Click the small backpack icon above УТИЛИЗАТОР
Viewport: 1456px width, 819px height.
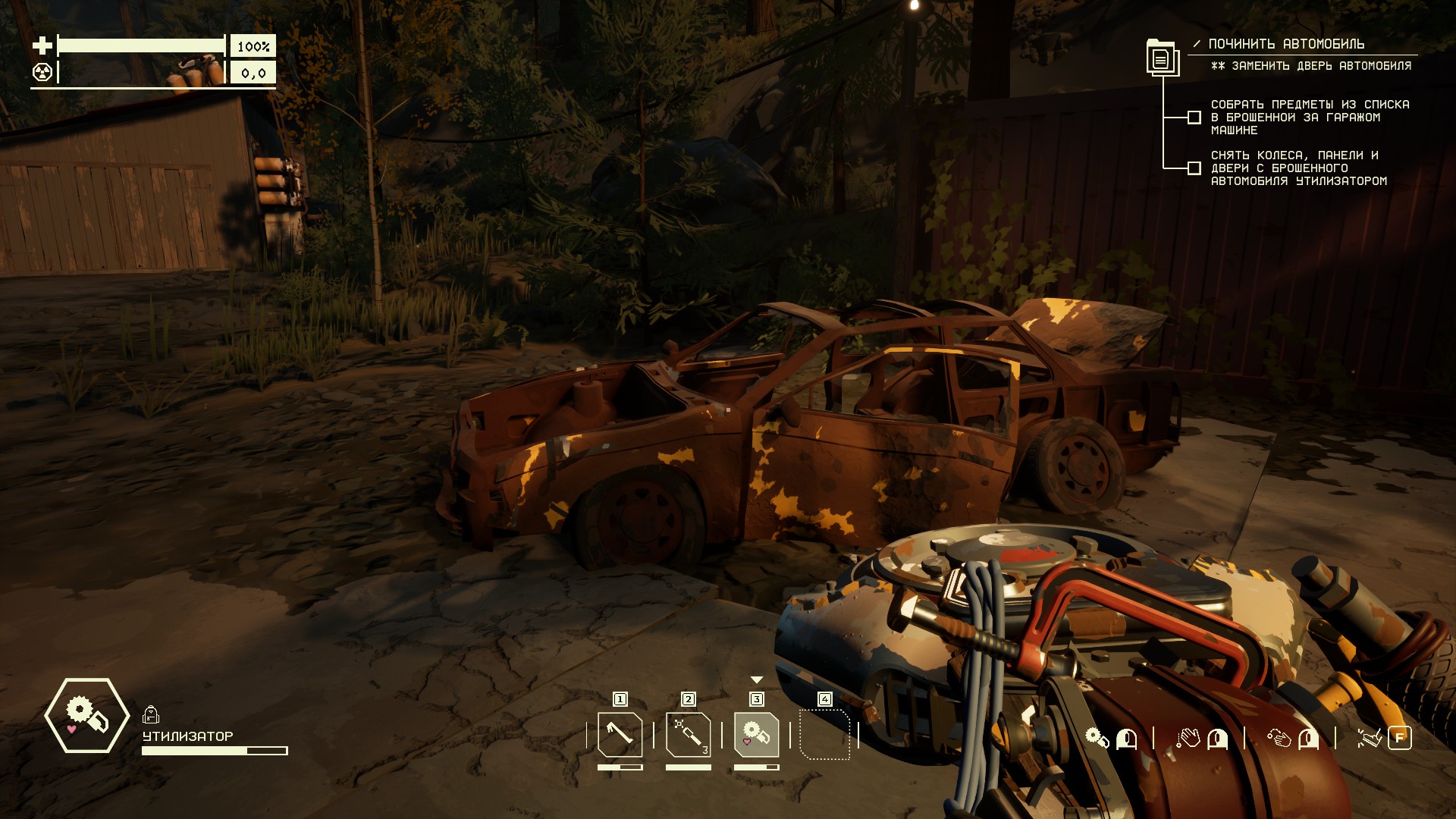click(150, 714)
